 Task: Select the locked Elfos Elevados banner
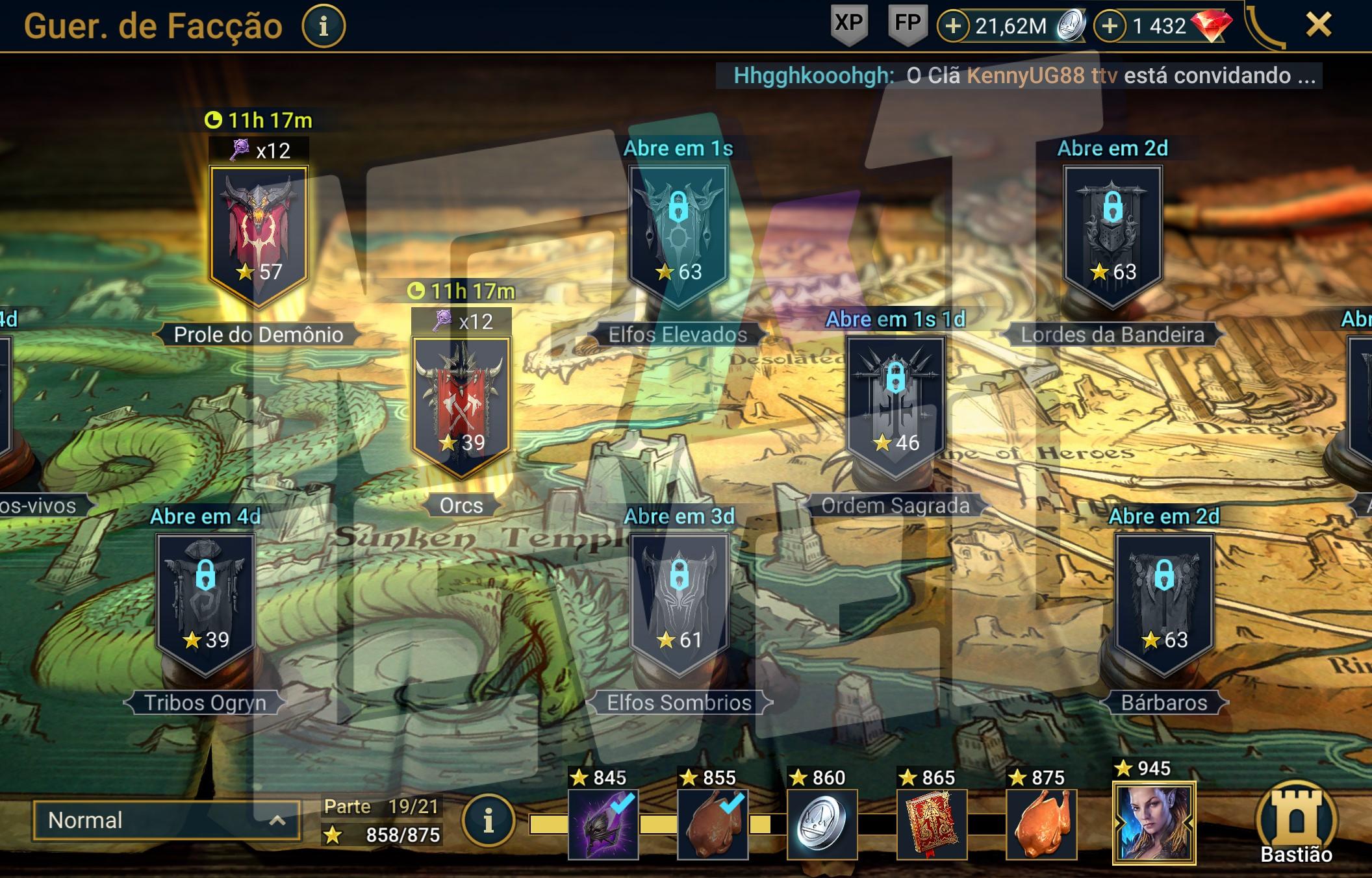(x=678, y=234)
